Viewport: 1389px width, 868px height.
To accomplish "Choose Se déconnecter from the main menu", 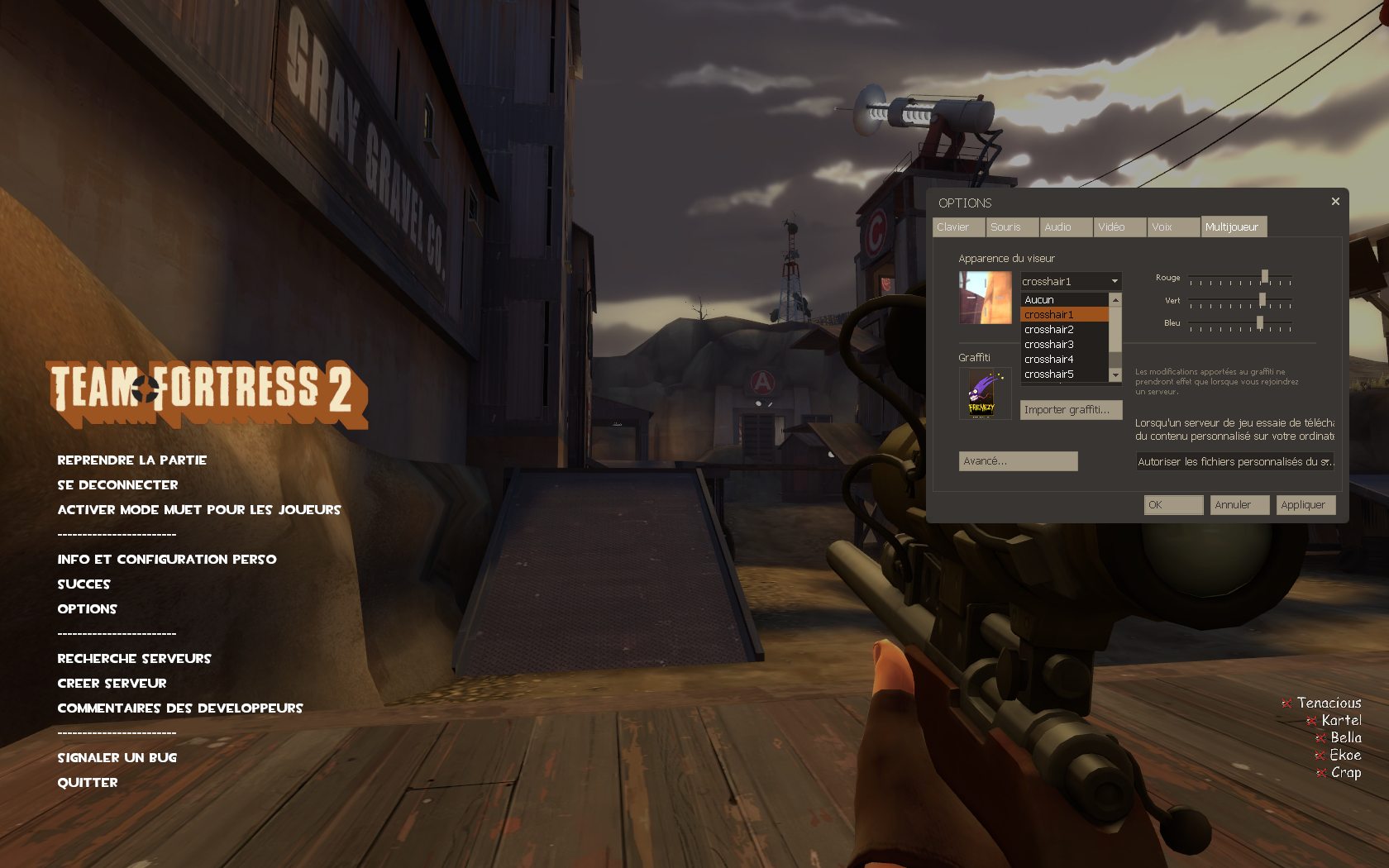I will [x=117, y=485].
